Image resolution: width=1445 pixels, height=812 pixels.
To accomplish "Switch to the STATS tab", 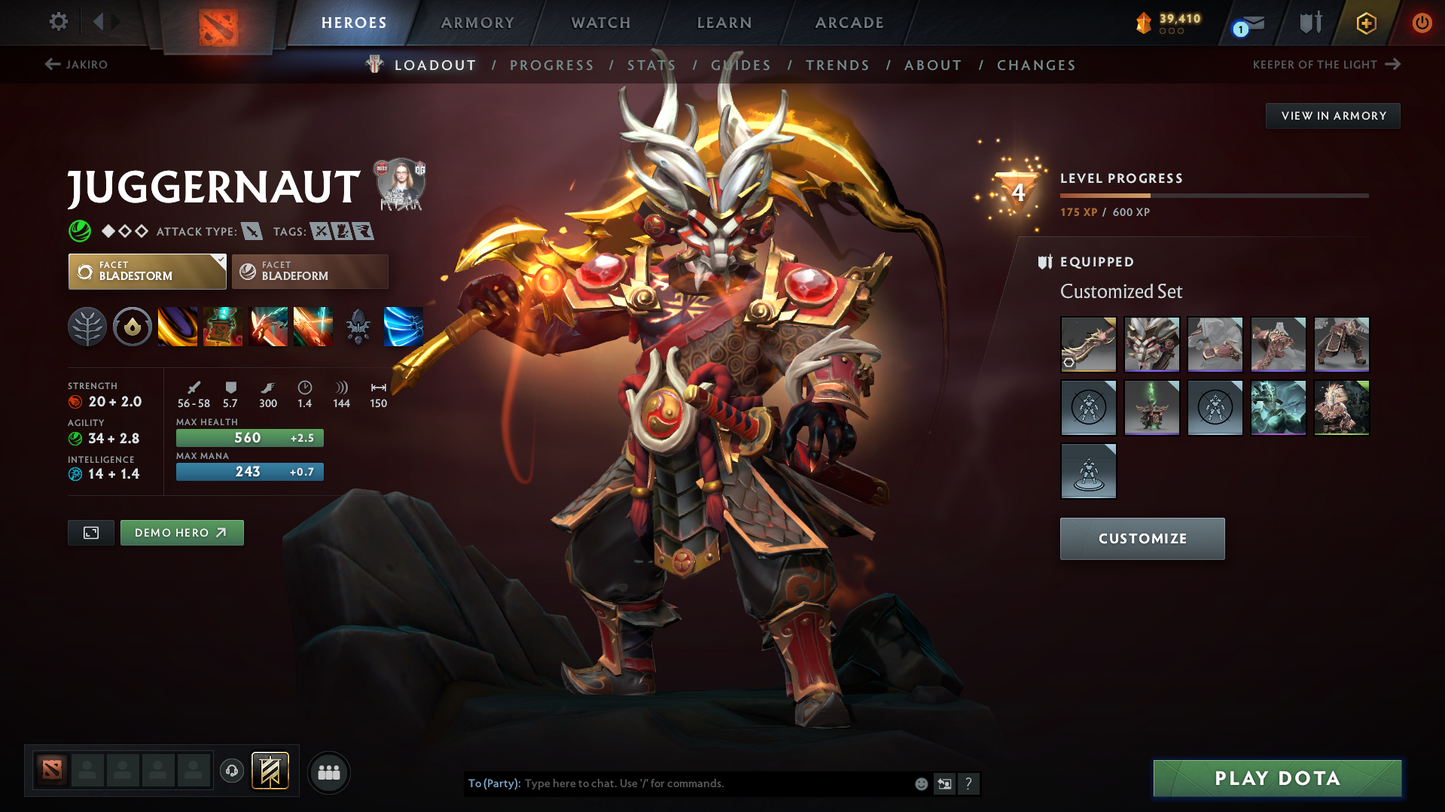I will pyautogui.click(x=651, y=64).
